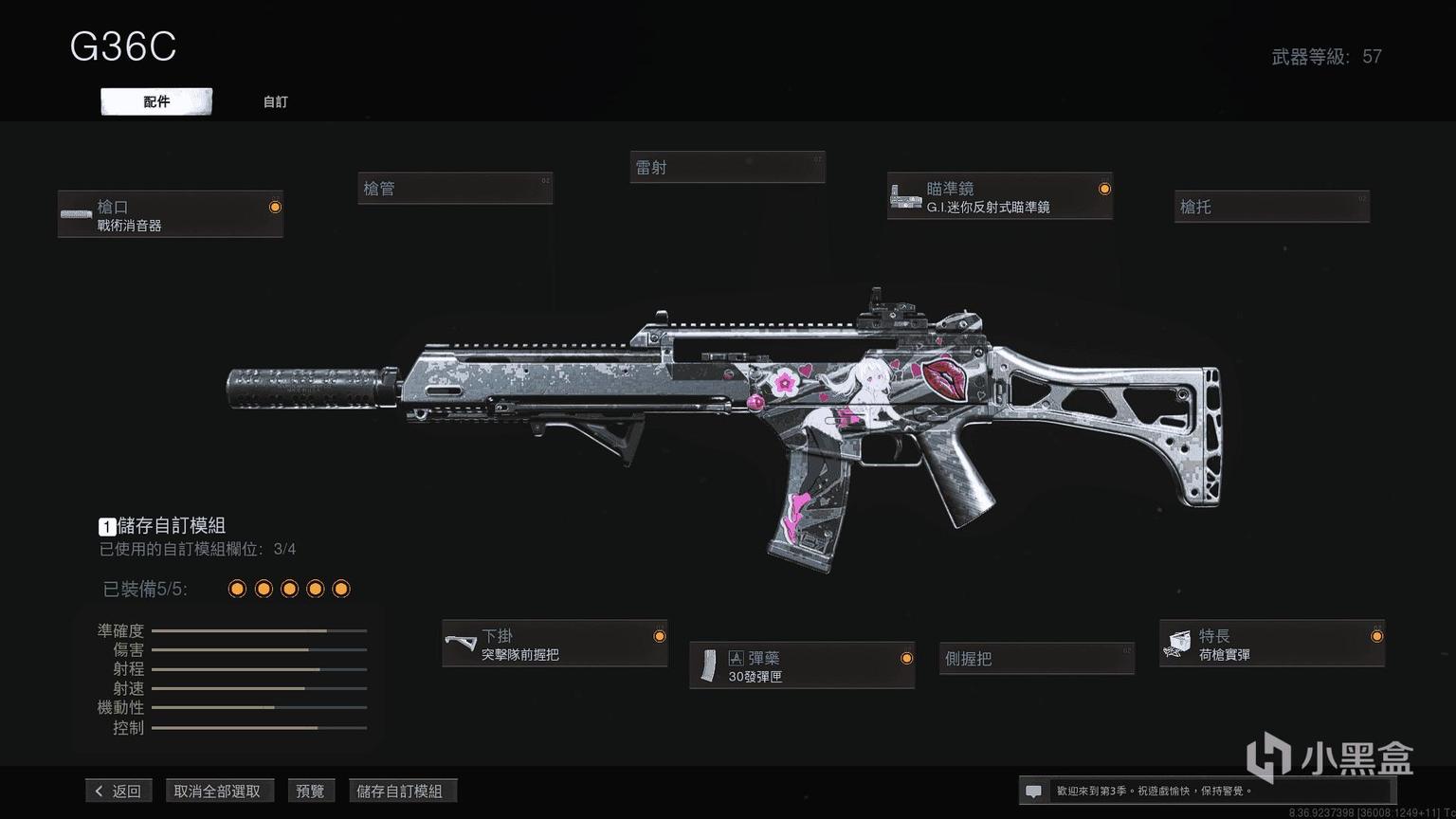The image size is (1456, 819).
Task: Choose the 雷射 laser attachment slot
Action: click(x=727, y=168)
